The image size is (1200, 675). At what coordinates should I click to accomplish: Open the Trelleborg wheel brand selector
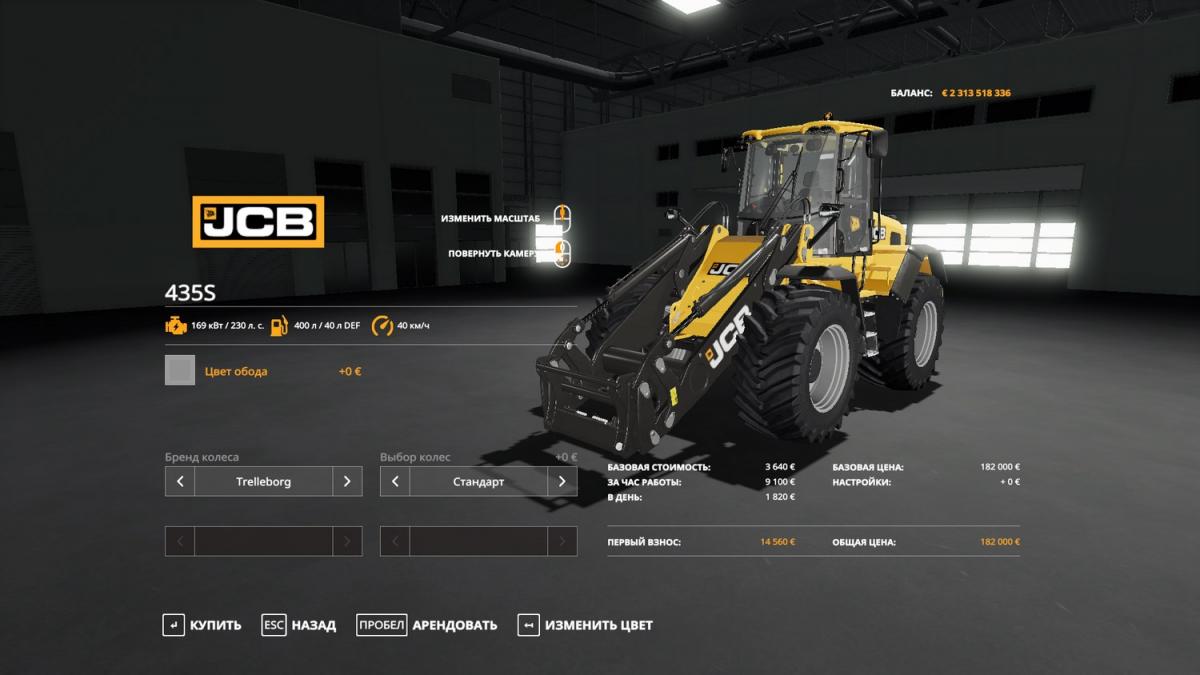coord(264,481)
